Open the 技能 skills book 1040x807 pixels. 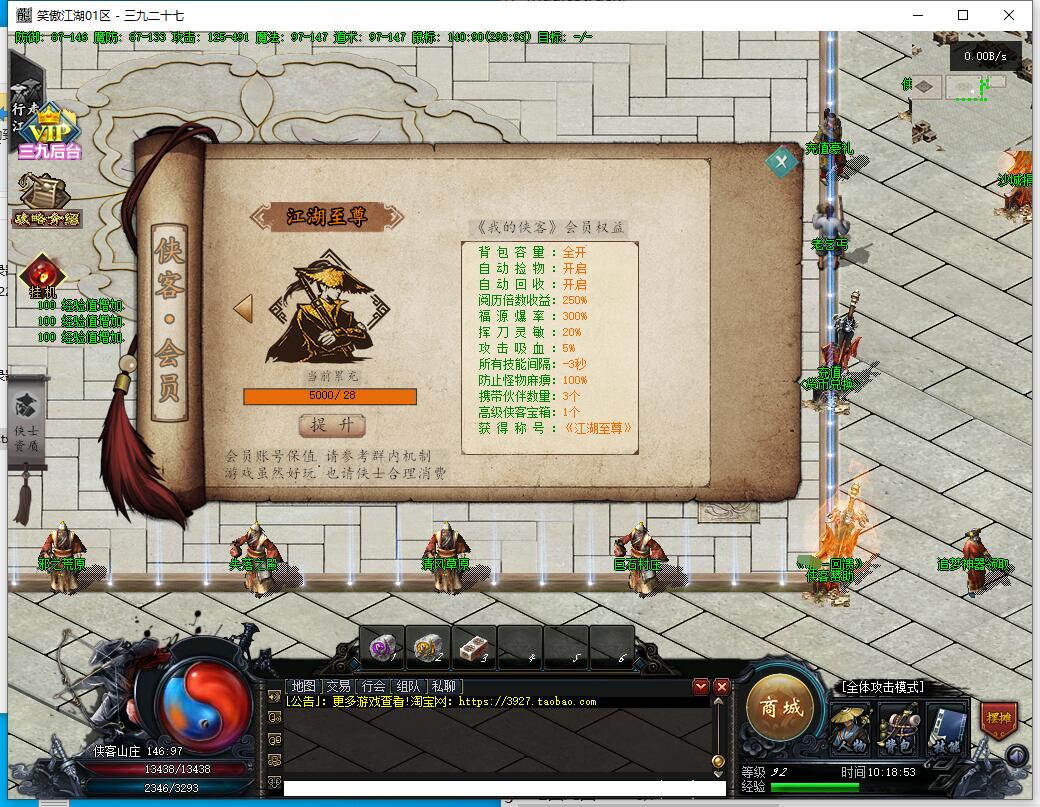946,729
